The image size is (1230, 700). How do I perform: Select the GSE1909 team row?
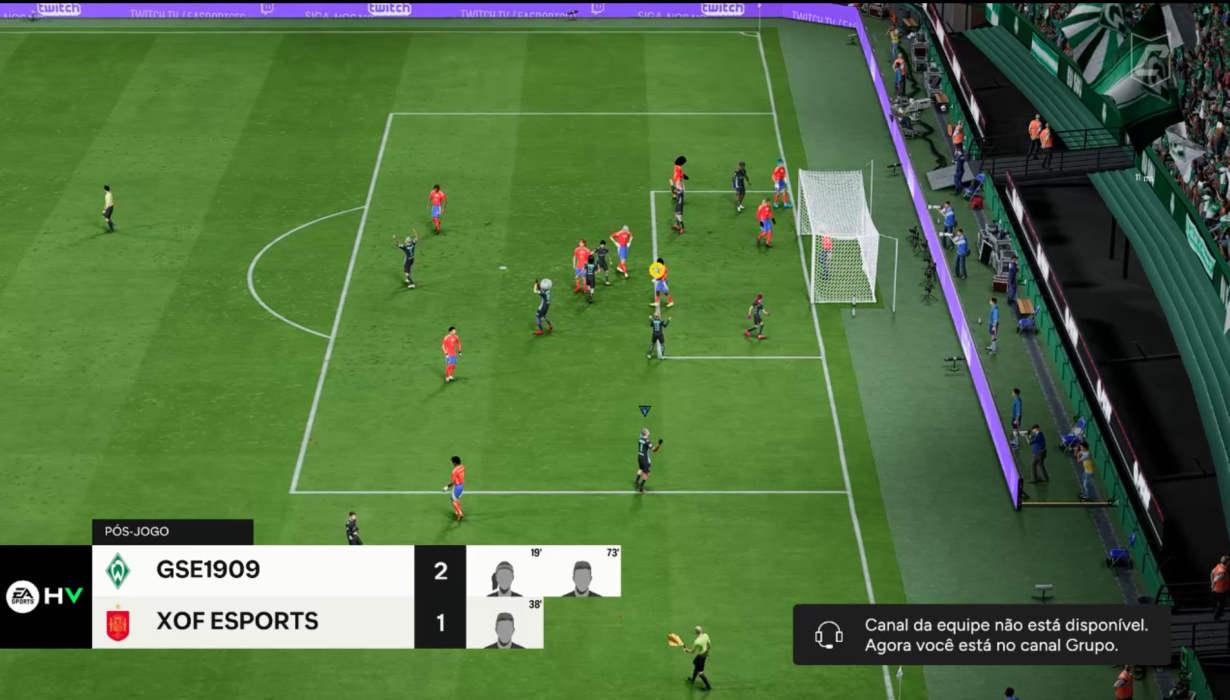[x=253, y=571]
